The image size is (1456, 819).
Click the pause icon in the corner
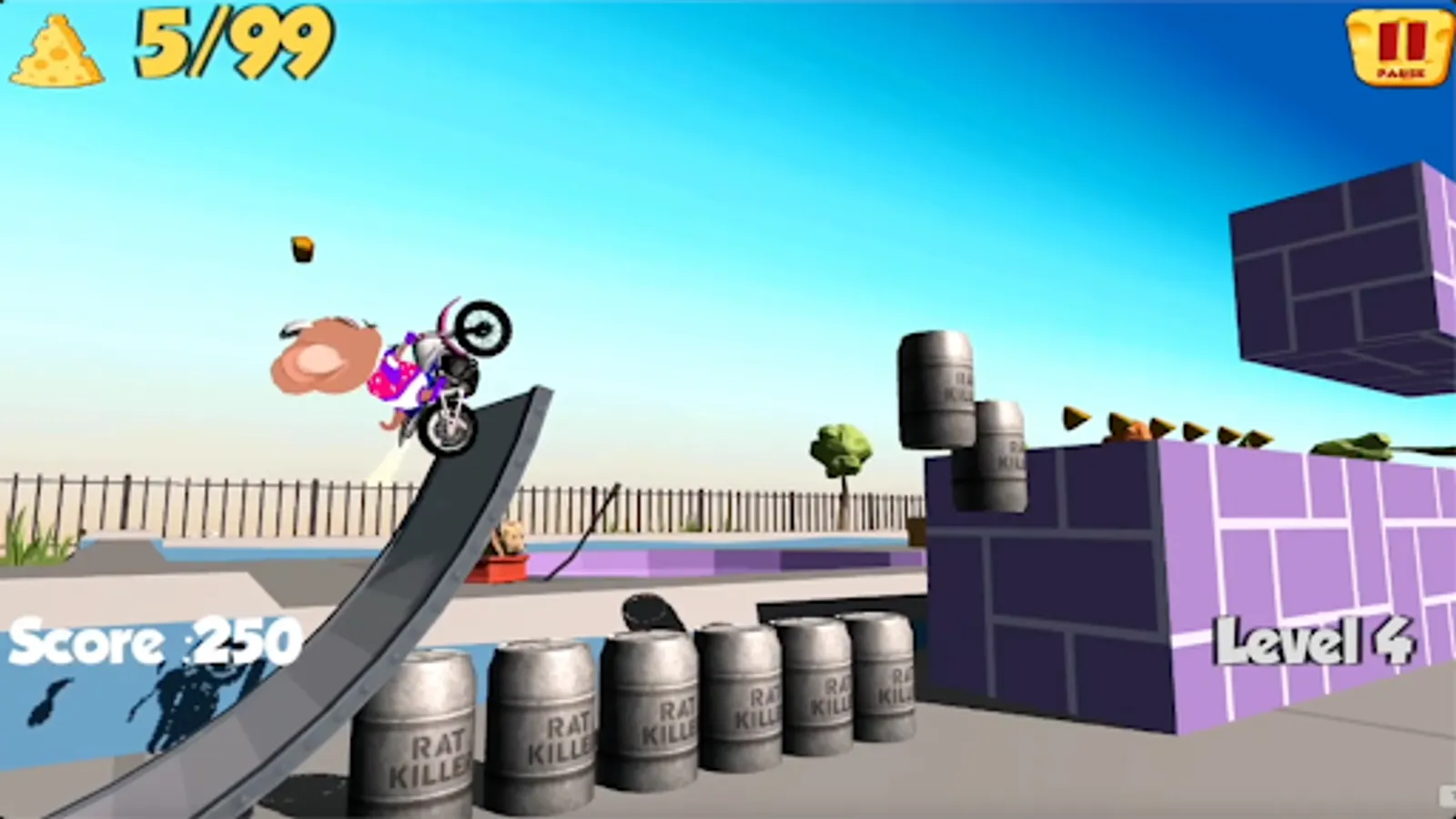1398,44
